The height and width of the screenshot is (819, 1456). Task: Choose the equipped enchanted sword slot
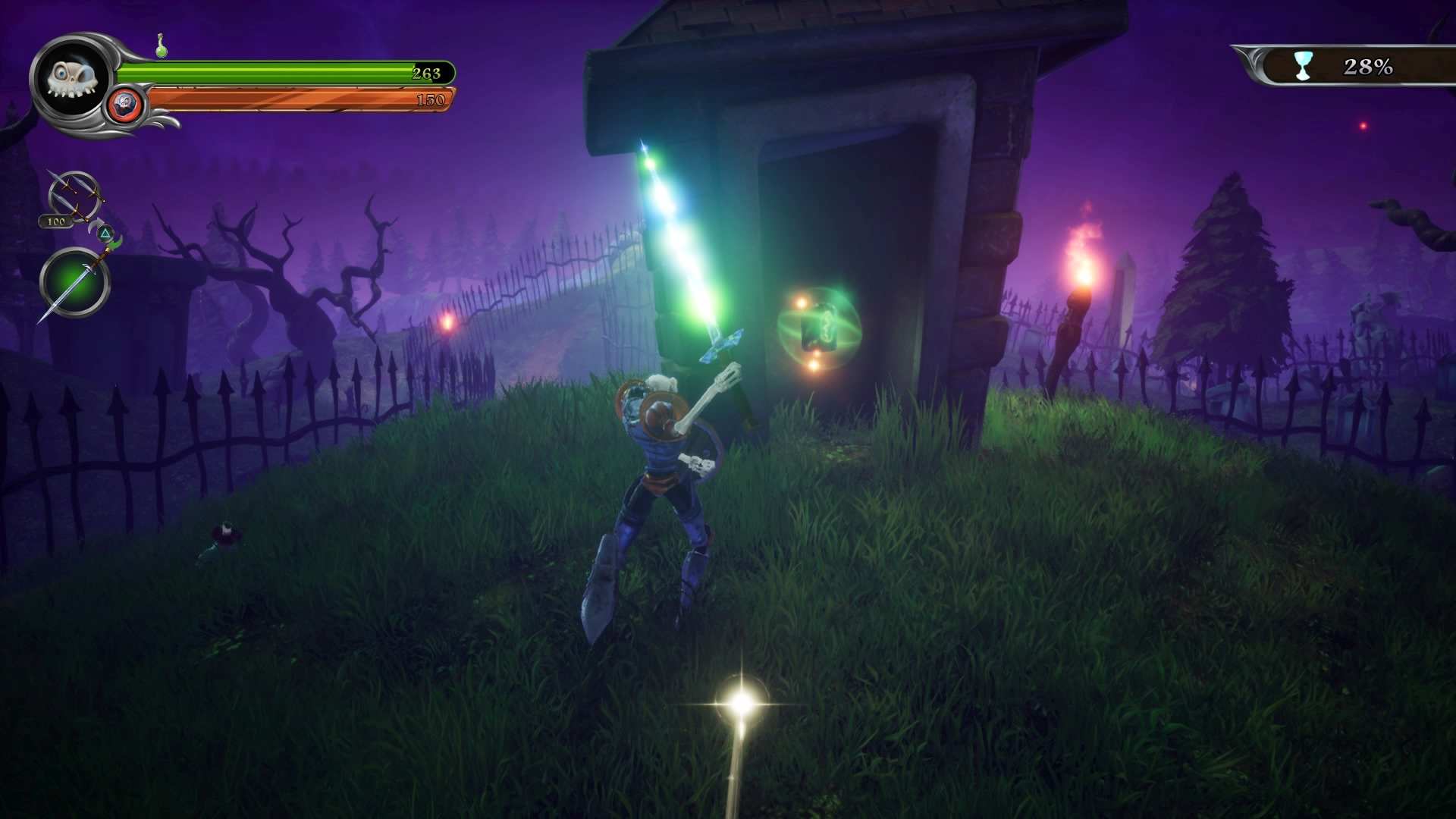[x=74, y=283]
